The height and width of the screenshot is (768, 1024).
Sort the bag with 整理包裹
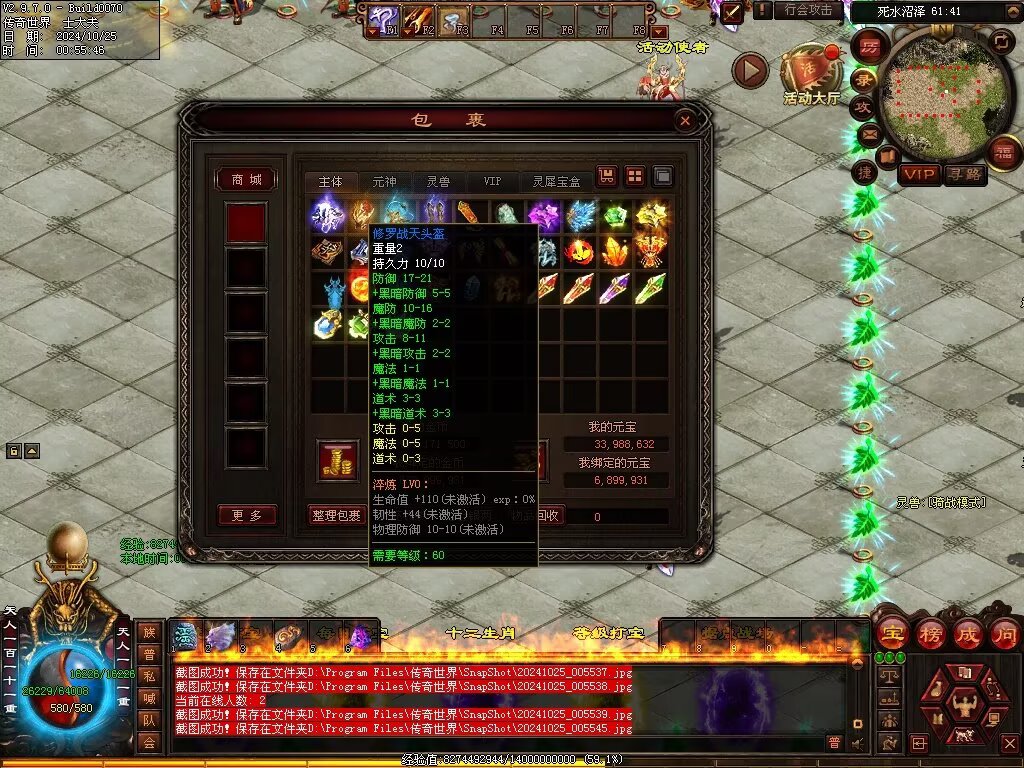pyautogui.click(x=336, y=516)
